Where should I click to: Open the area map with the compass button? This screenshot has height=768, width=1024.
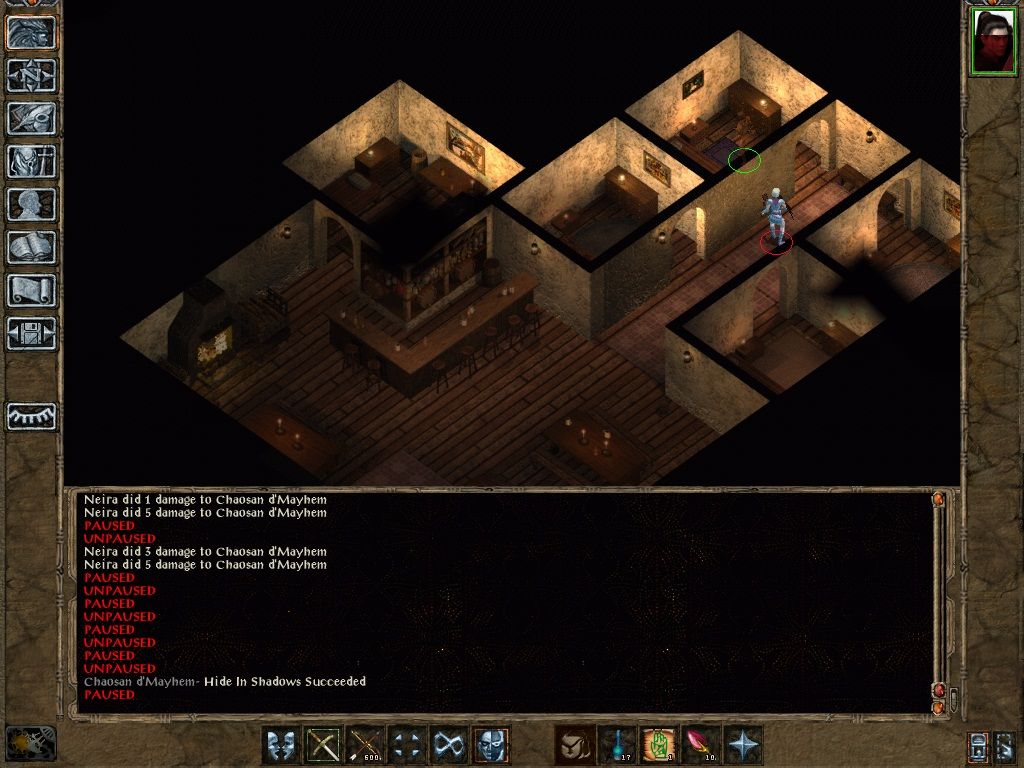coord(31,75)
